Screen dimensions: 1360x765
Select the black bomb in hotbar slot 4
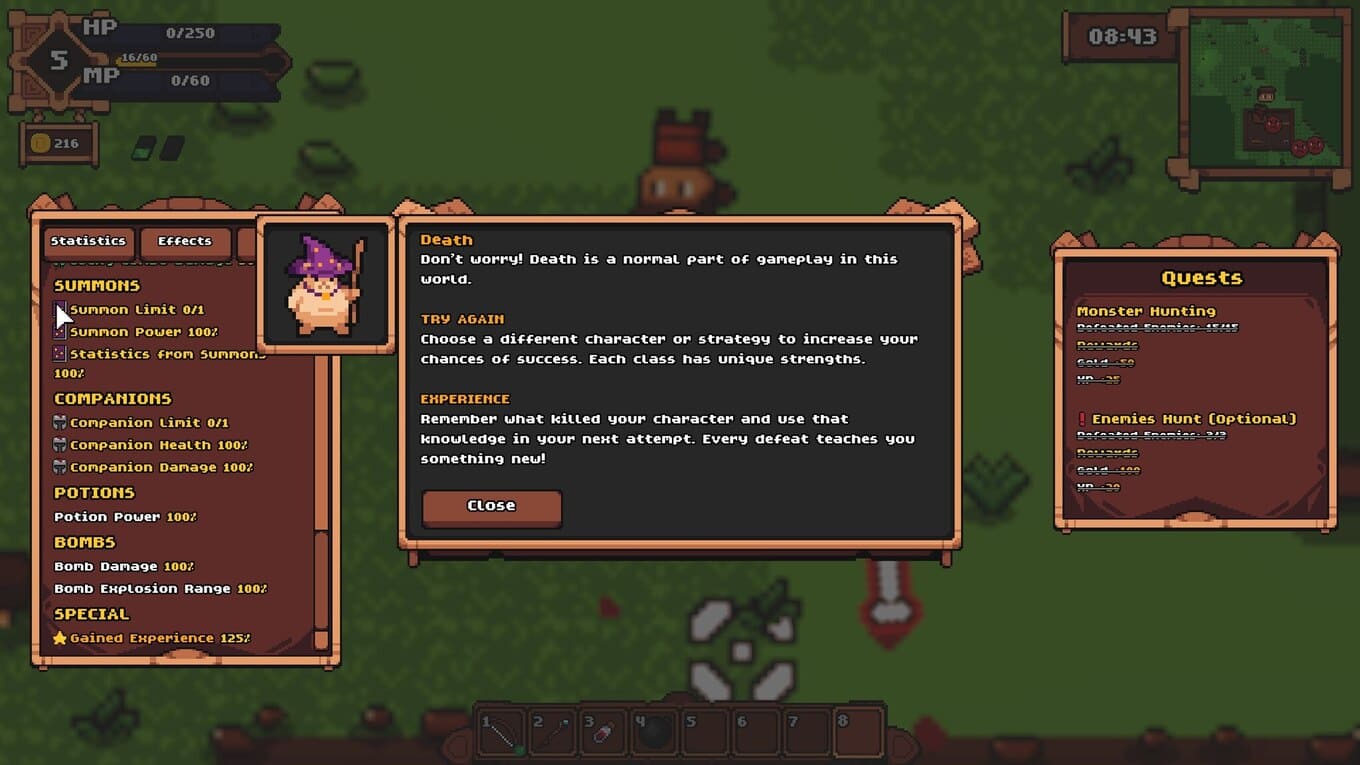655,734
